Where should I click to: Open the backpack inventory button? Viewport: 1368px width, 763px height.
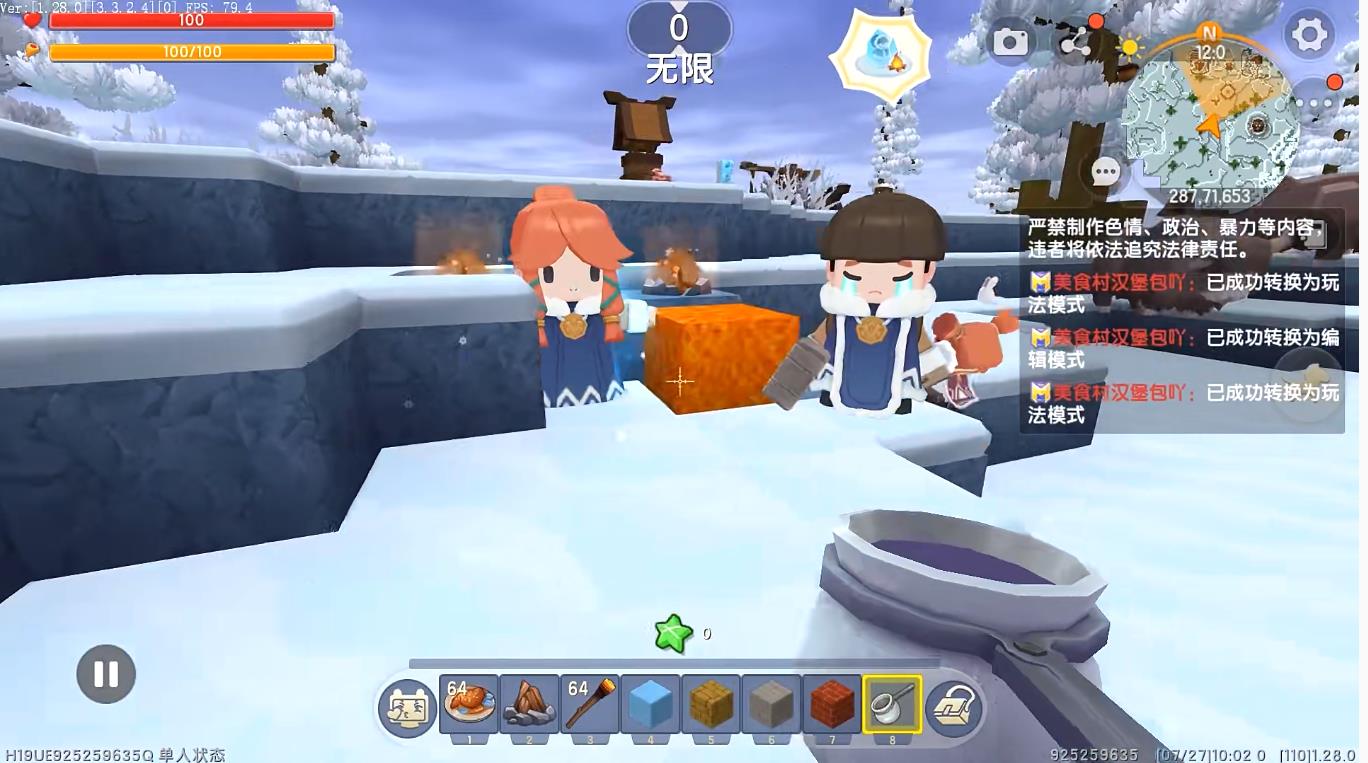(x=954, y=708)
